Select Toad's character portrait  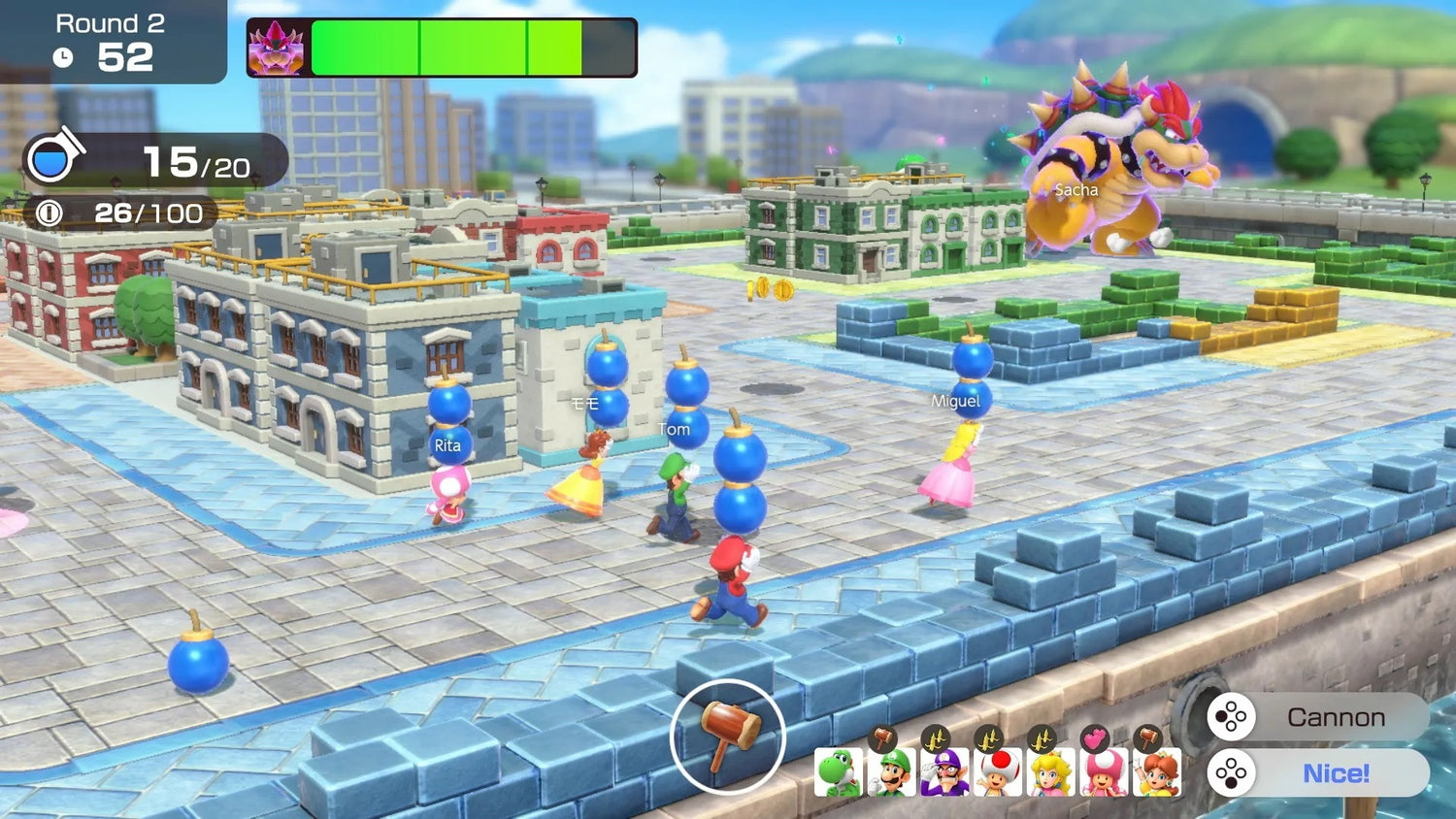pyautogui.click(x=995, y=773)
